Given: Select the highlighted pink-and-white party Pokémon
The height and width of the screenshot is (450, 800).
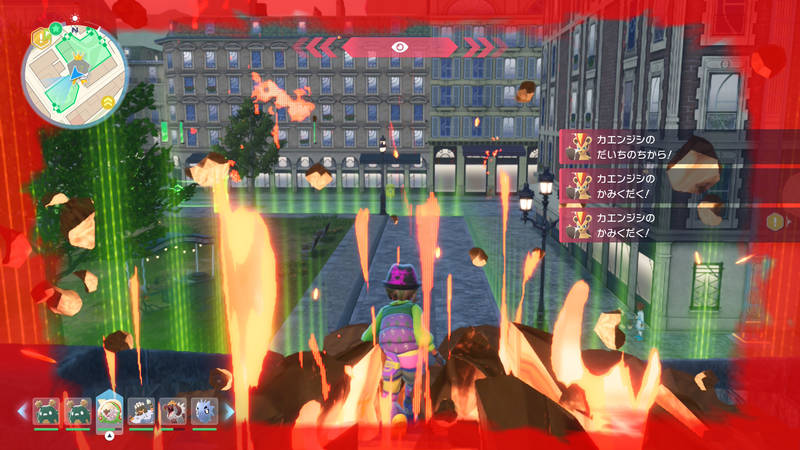Looking at the screenshot, I should pos(109,410).
